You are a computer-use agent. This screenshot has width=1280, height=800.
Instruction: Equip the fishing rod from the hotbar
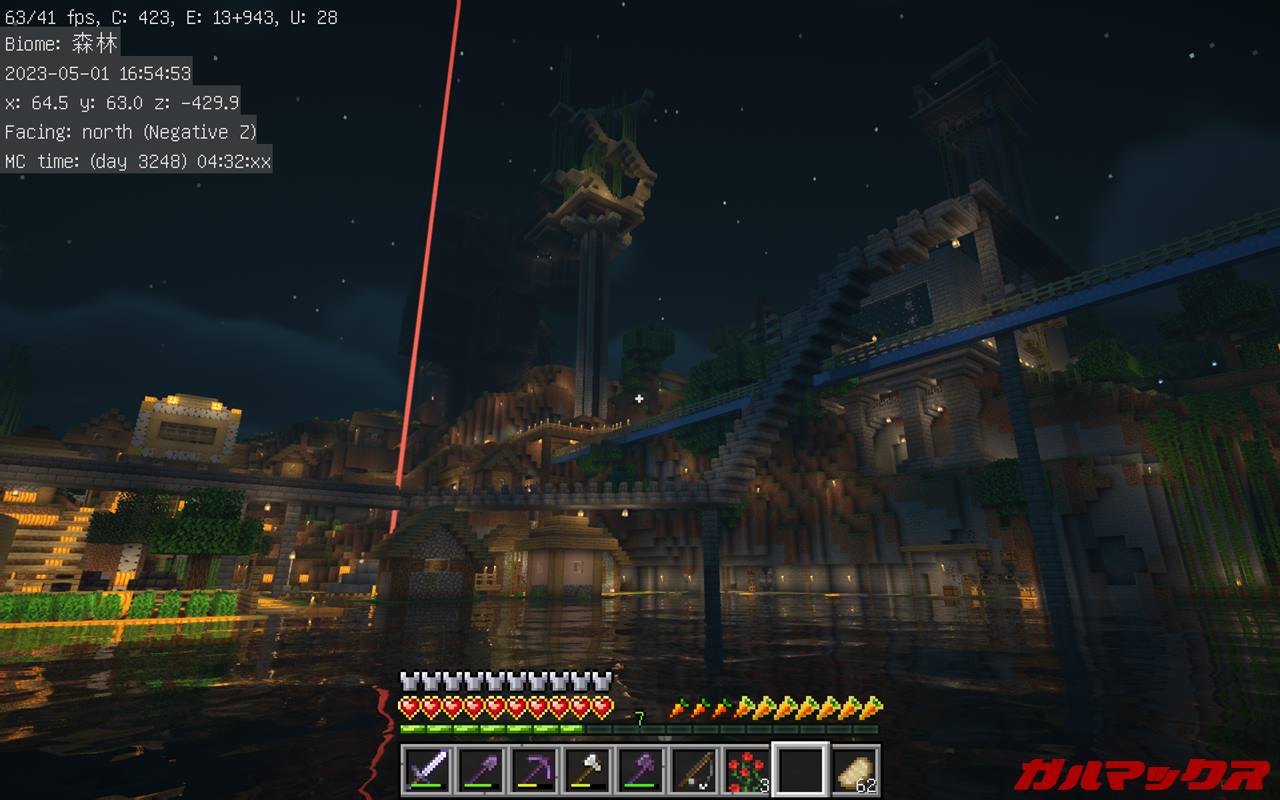tap(692, 770)
